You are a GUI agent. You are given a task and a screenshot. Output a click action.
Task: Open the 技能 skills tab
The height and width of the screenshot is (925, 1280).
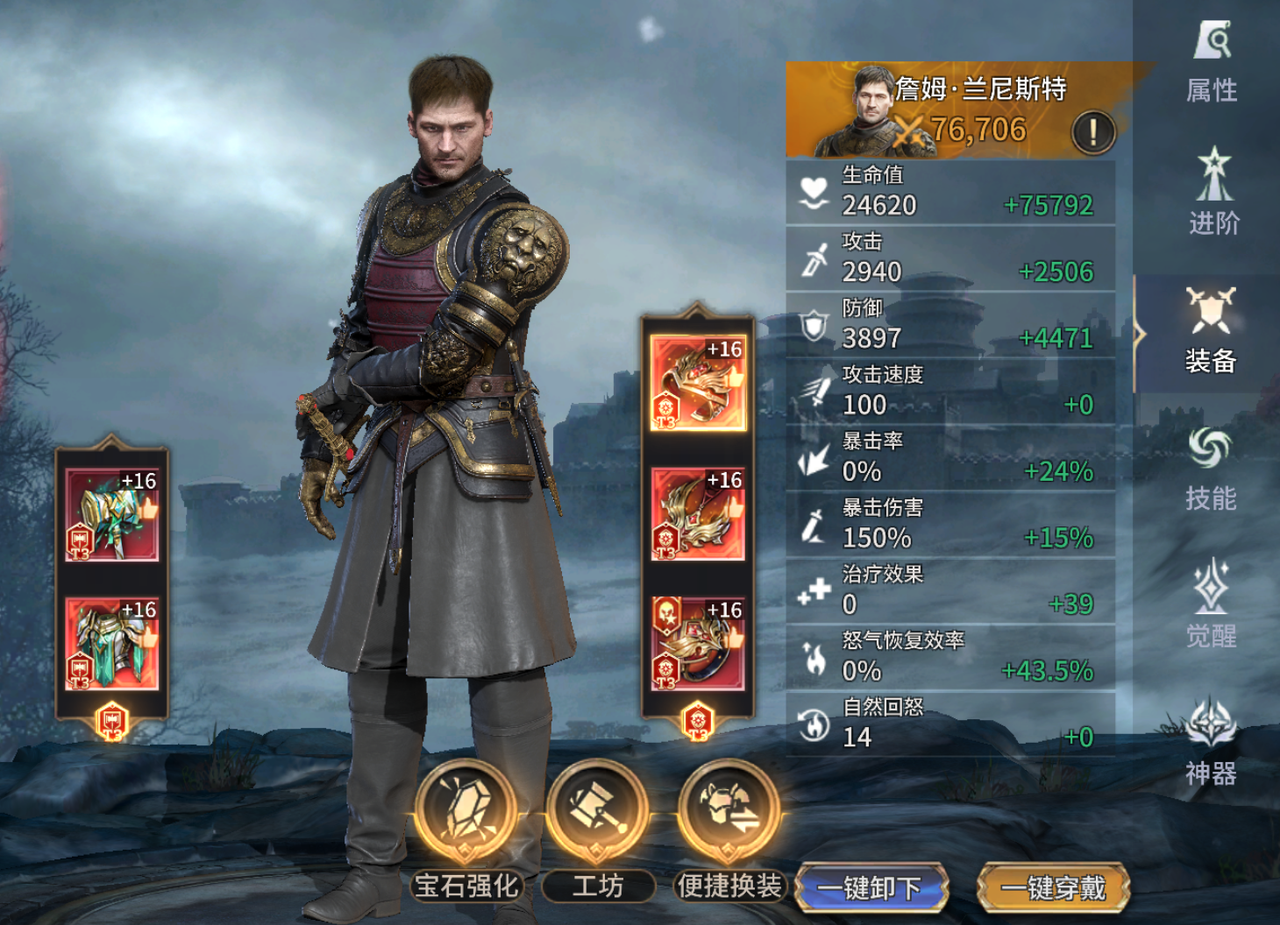(1211, 470)
